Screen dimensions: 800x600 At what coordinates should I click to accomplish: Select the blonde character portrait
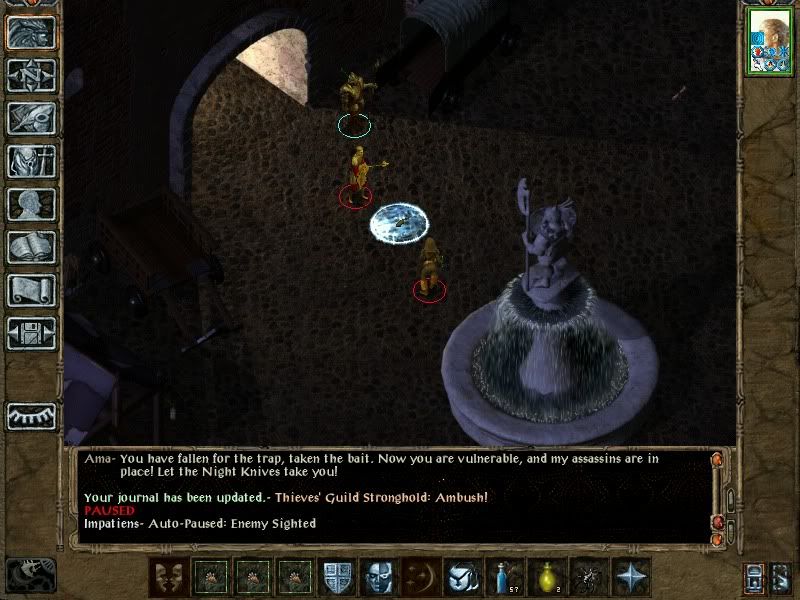[770, 42]
